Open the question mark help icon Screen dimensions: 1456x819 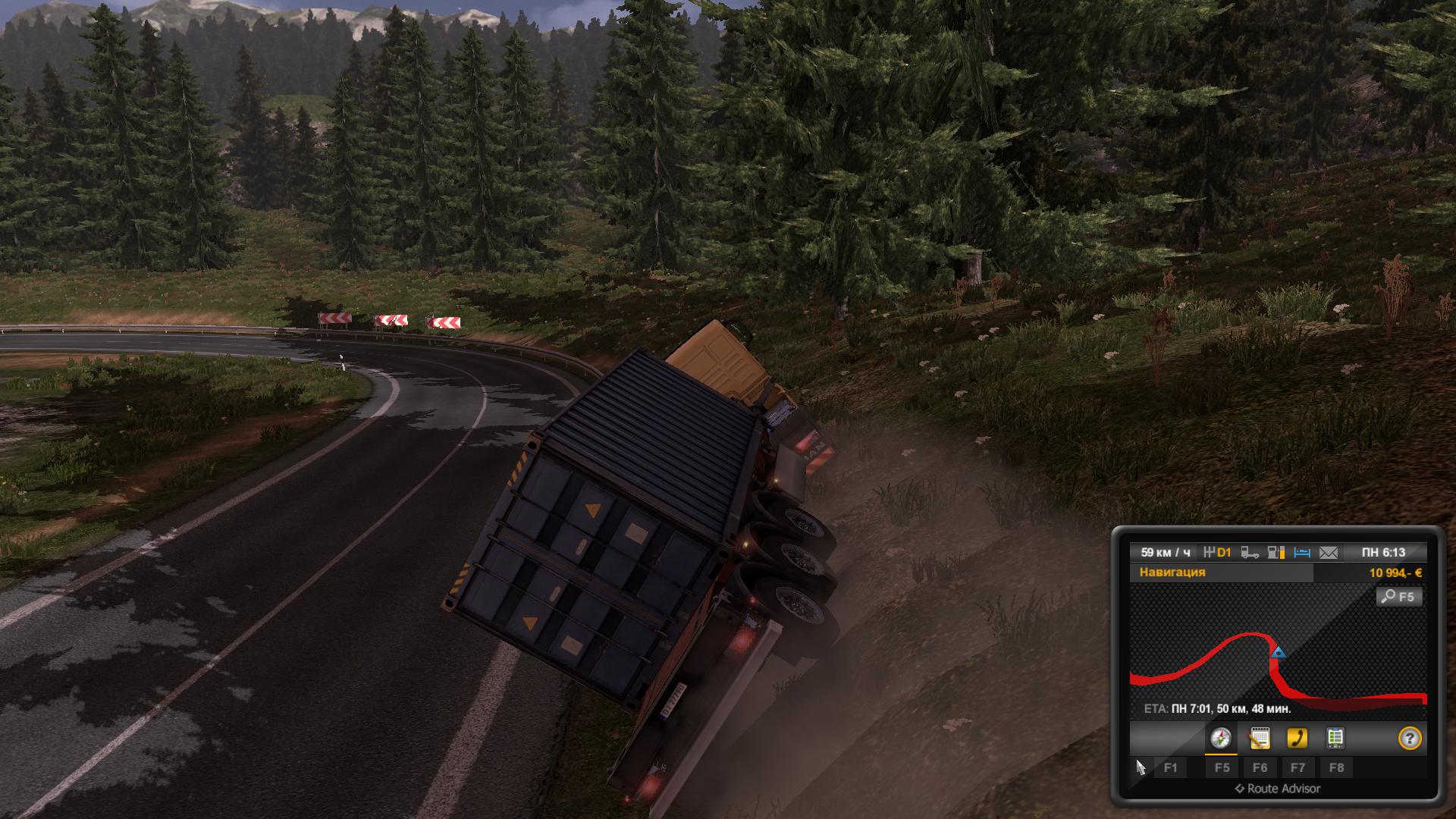pyautogui.click(x=1410, y=739)
